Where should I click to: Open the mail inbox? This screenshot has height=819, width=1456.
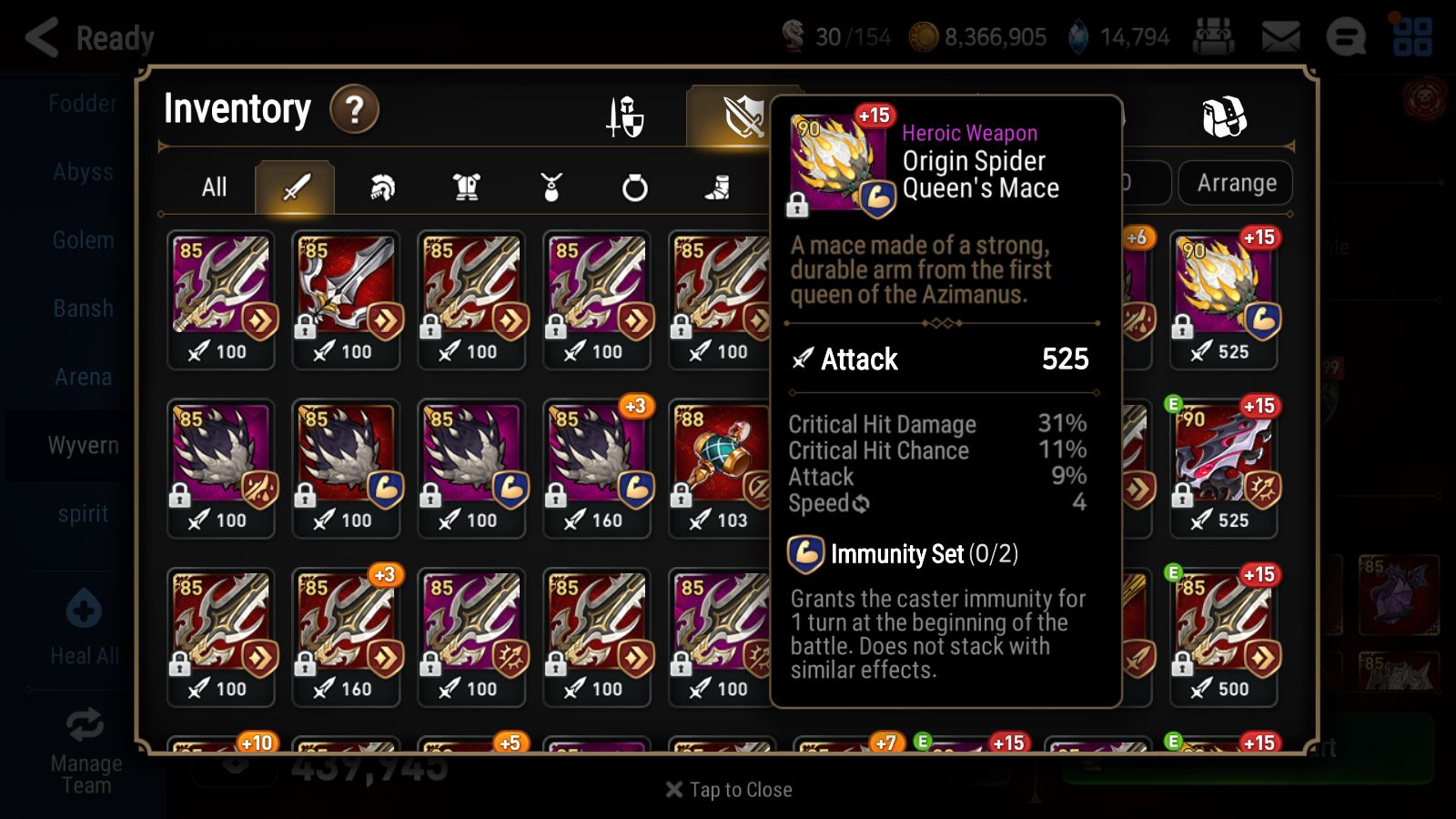click(1281, 36)
